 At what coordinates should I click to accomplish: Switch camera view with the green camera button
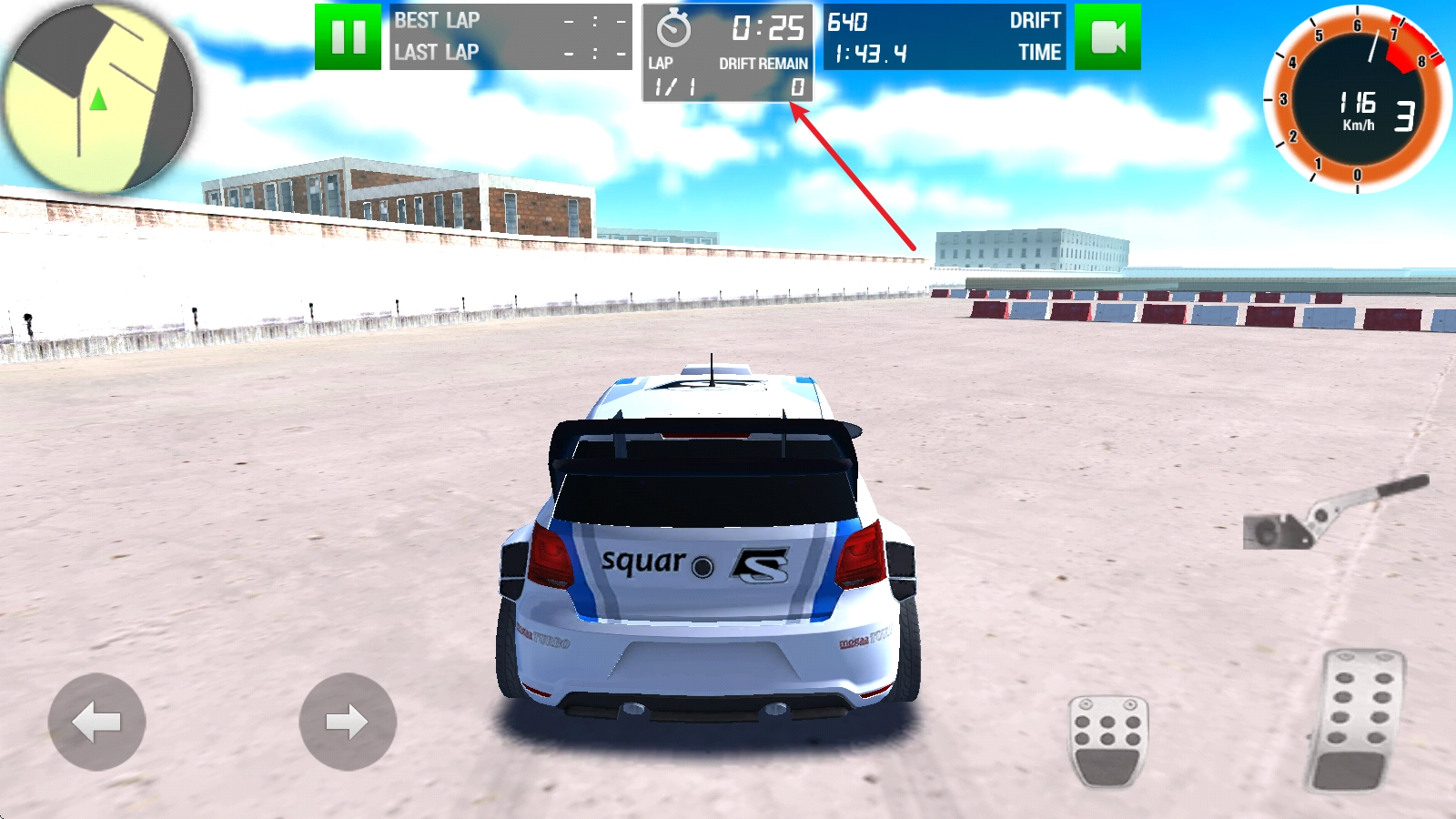click(x=1107, y=37)
